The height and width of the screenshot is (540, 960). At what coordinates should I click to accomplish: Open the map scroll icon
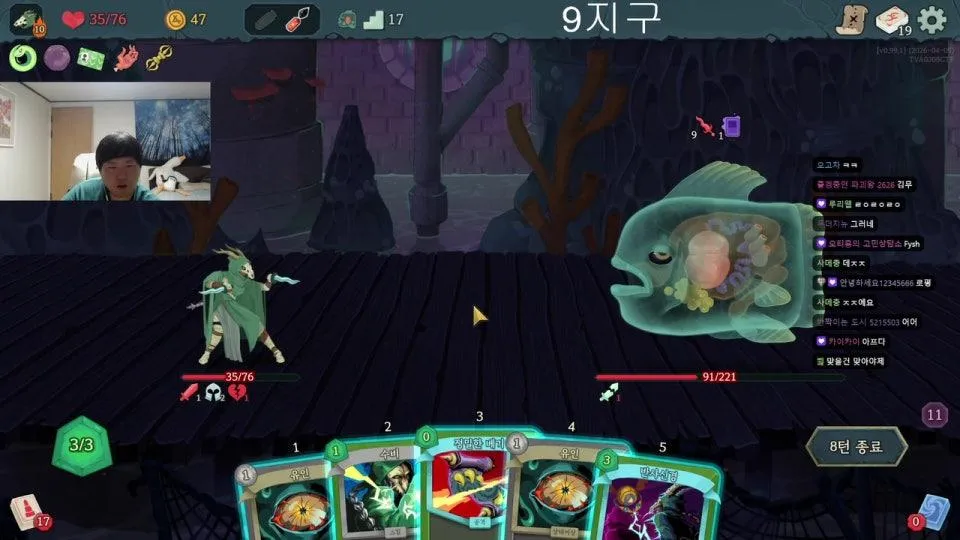click(x=850, y=19)
